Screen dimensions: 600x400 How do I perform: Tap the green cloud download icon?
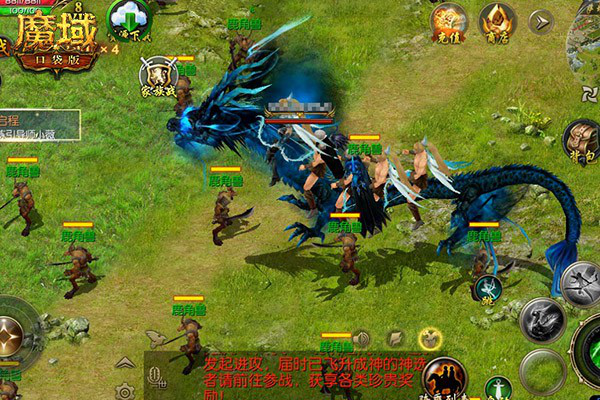point(127,19)
